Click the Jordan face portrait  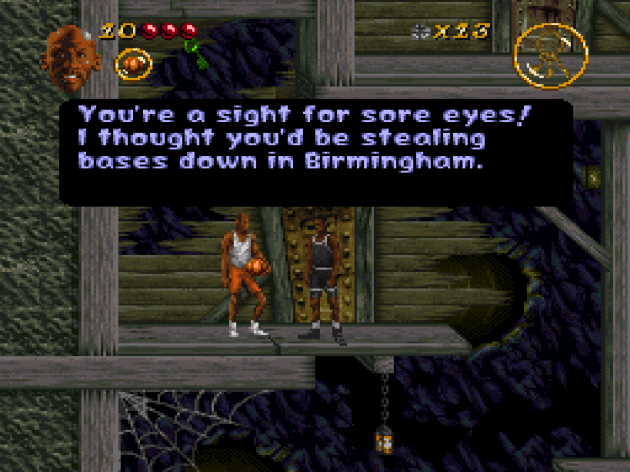click(x=71, y=57)
